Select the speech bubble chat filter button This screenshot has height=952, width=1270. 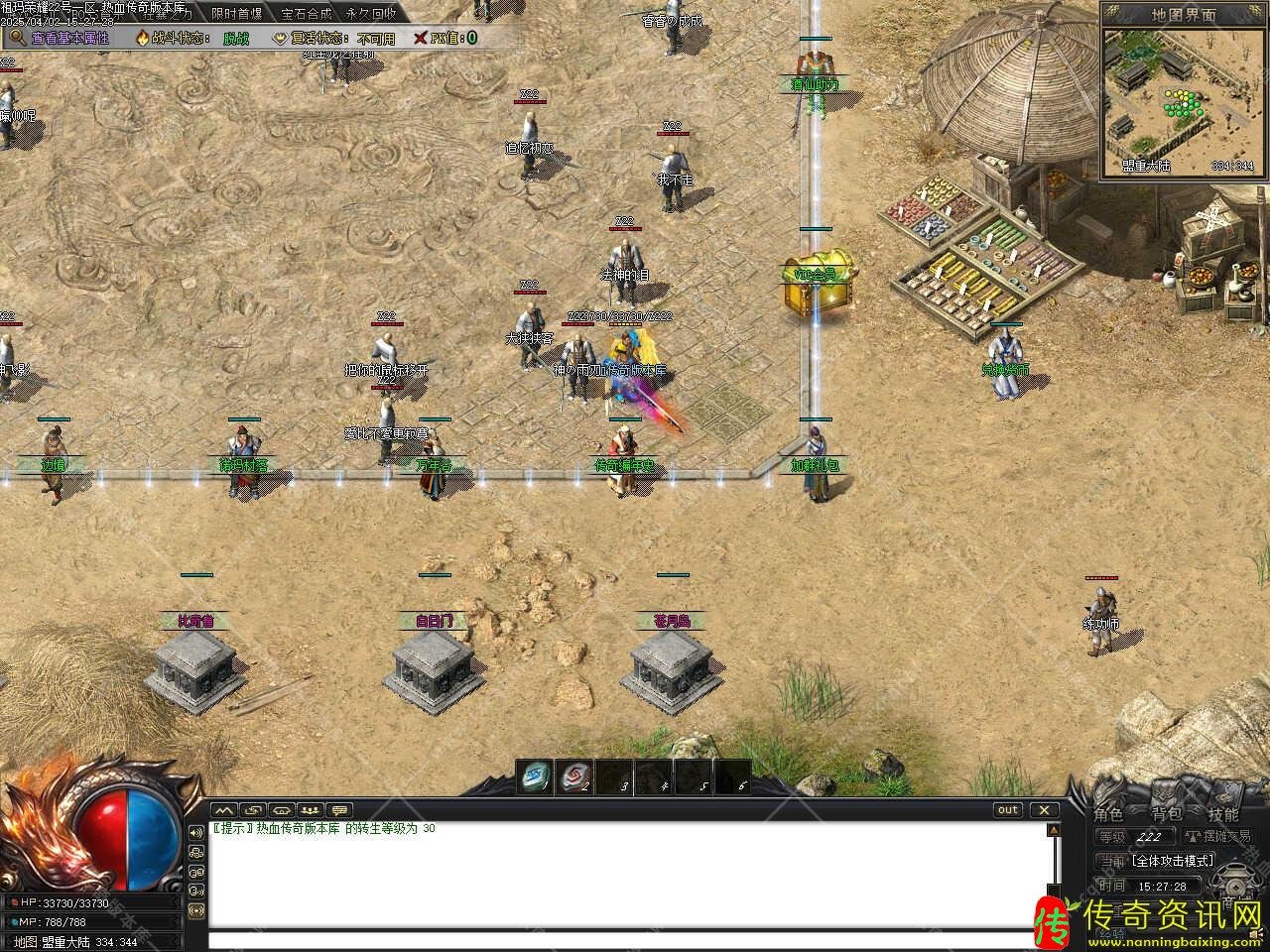(x=340, y=810)
